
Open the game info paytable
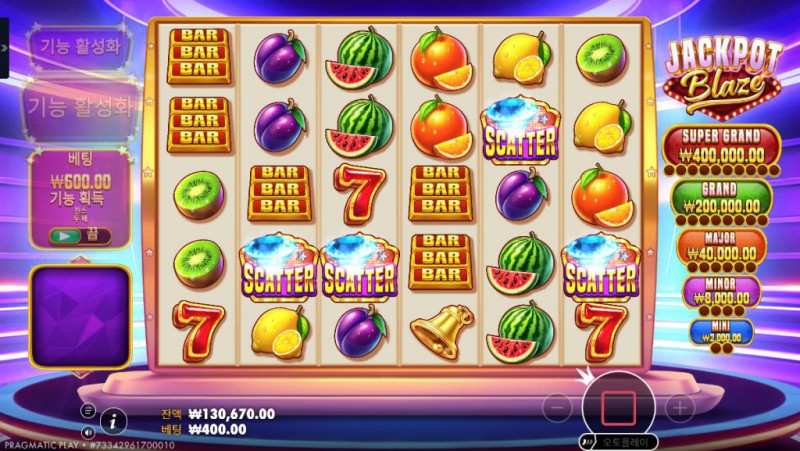click(x=114, y=418)
